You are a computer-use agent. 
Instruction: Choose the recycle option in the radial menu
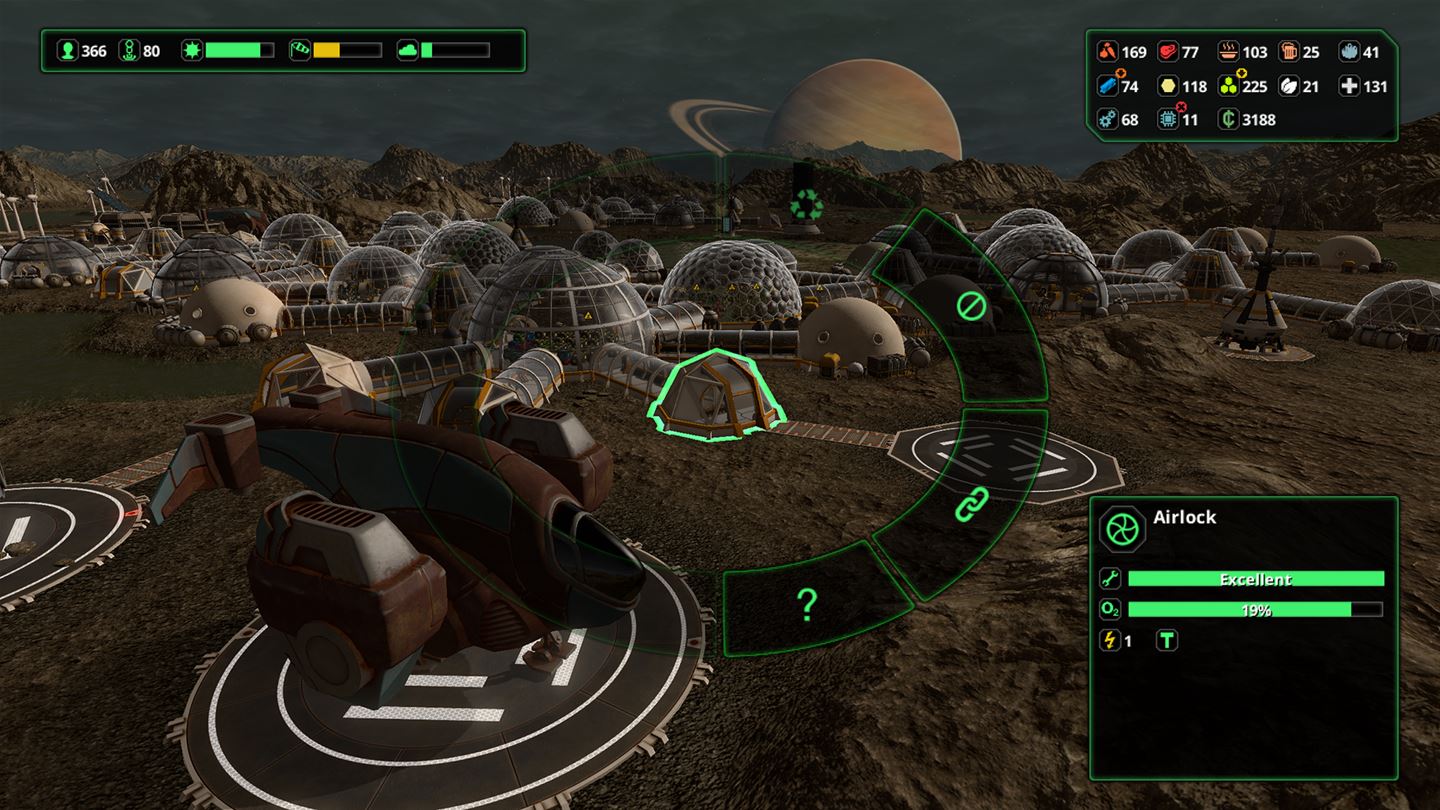point(806,206)
